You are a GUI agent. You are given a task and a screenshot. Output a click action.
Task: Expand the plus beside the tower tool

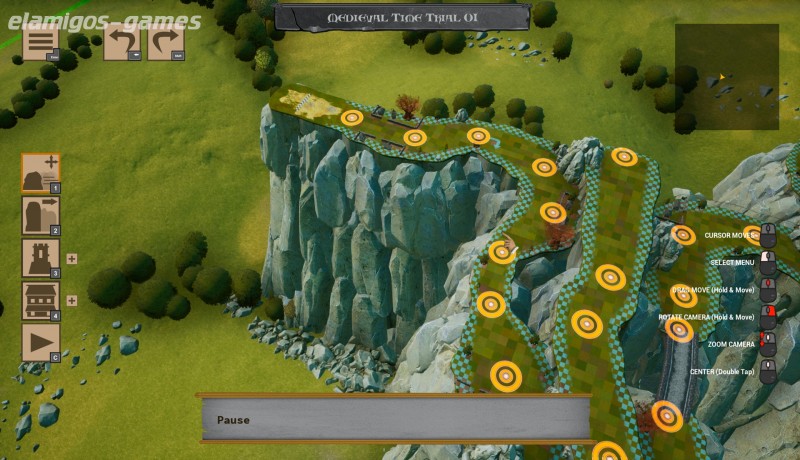pos(72,258)
